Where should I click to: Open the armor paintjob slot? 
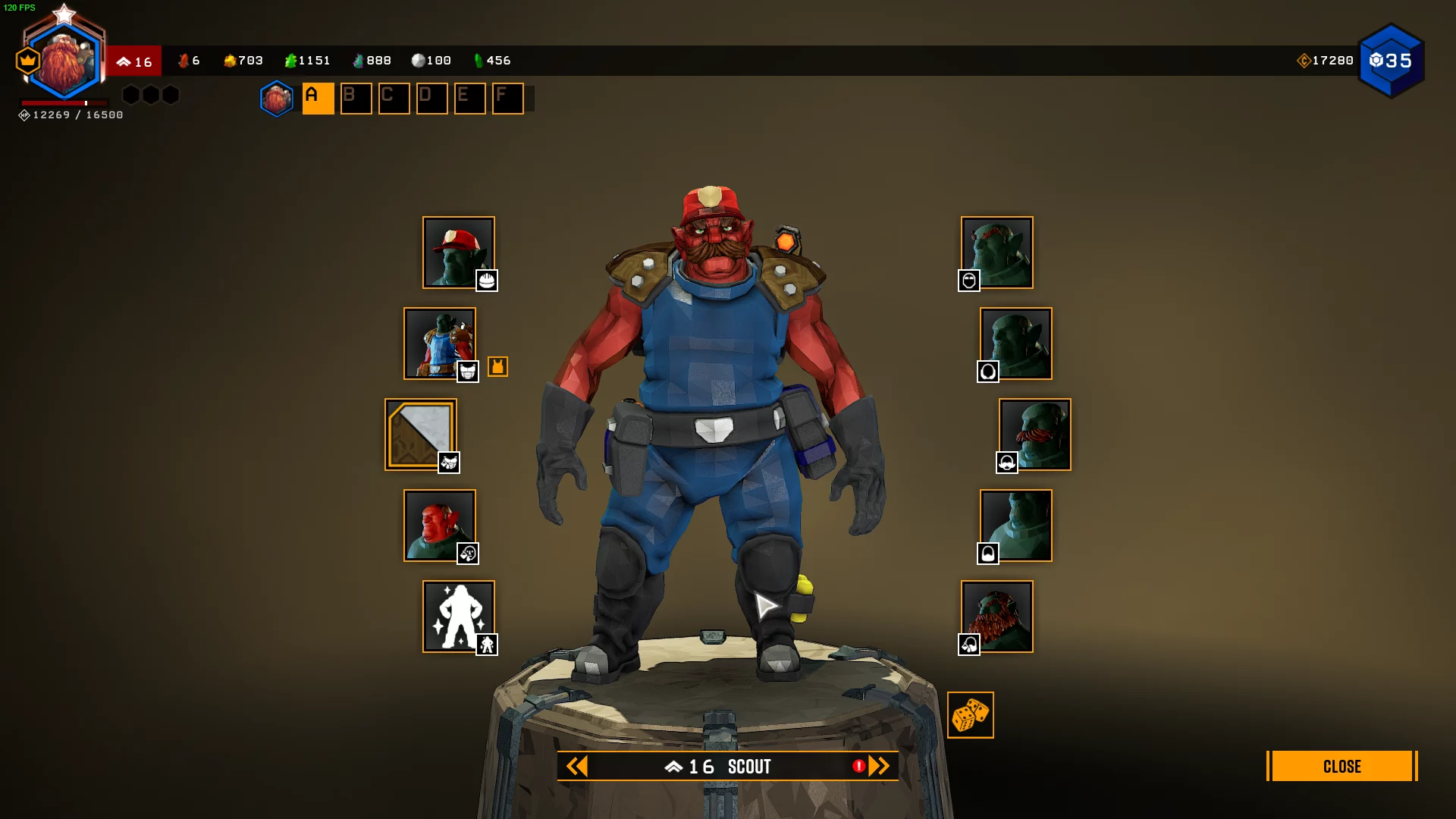point(420,435)
